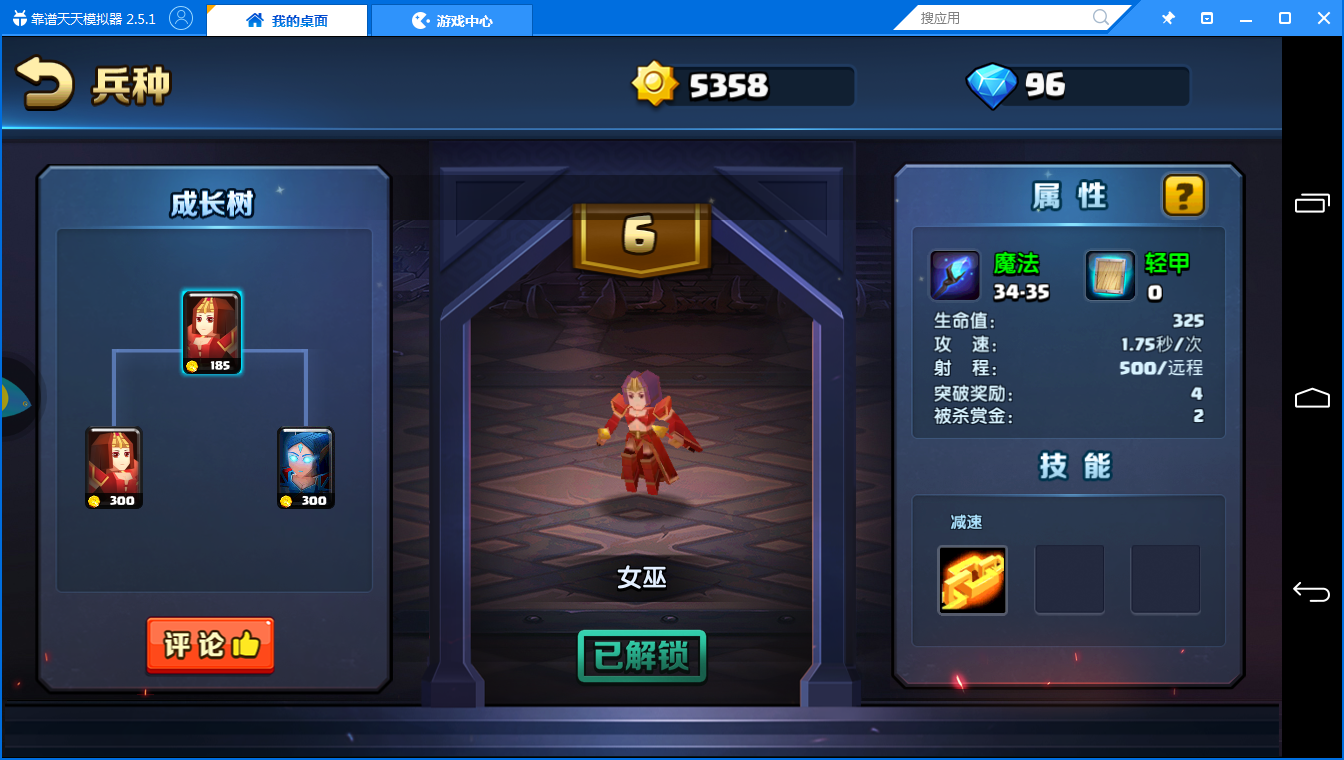Screen dimensions: 1344x760
Task: Switch to the 我的桌面 tab
Action: (287, 20)
